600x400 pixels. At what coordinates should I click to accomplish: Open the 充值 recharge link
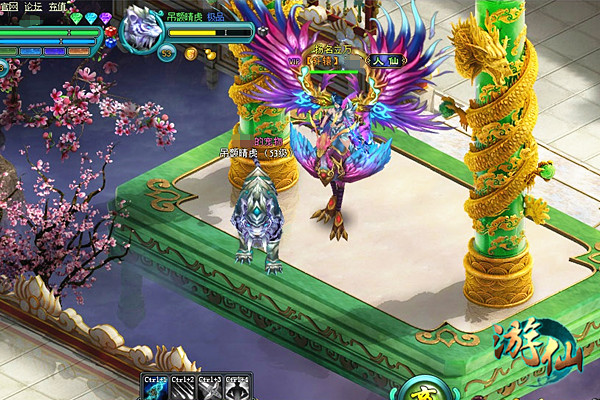point(59,6)
